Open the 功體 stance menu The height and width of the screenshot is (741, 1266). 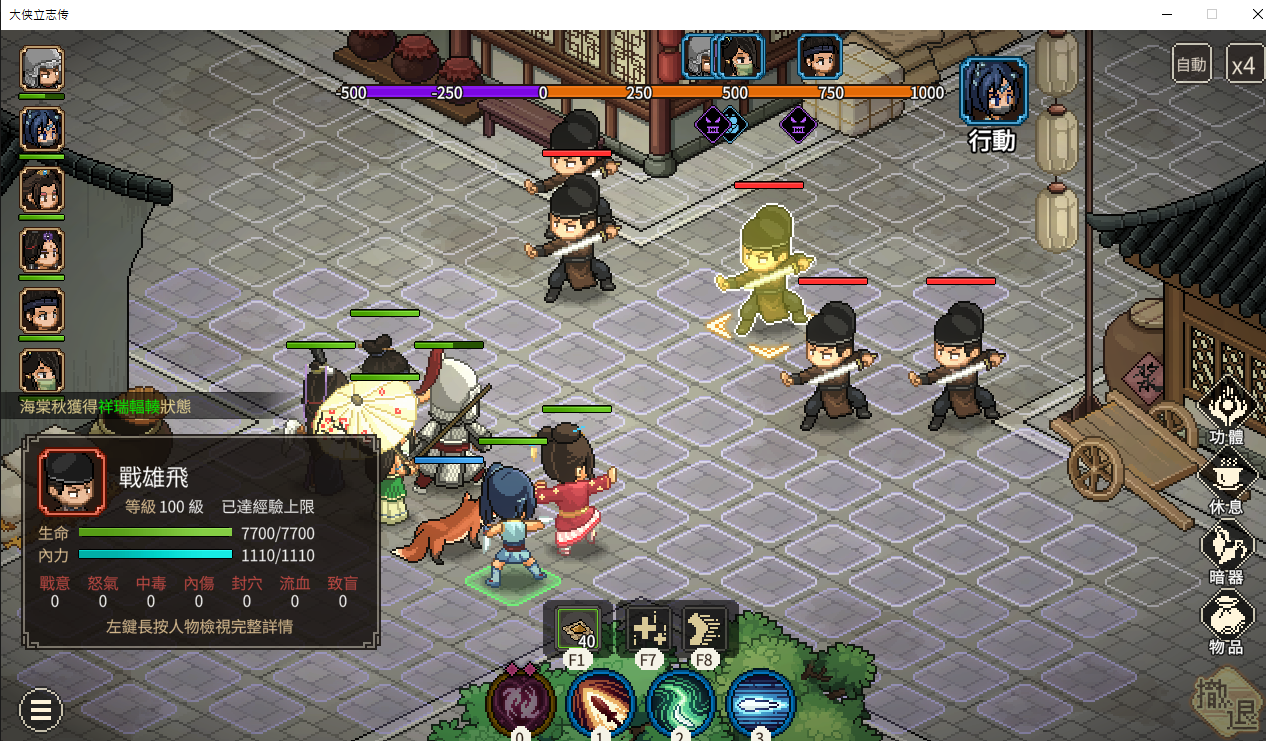click(x=1226, y=408)
